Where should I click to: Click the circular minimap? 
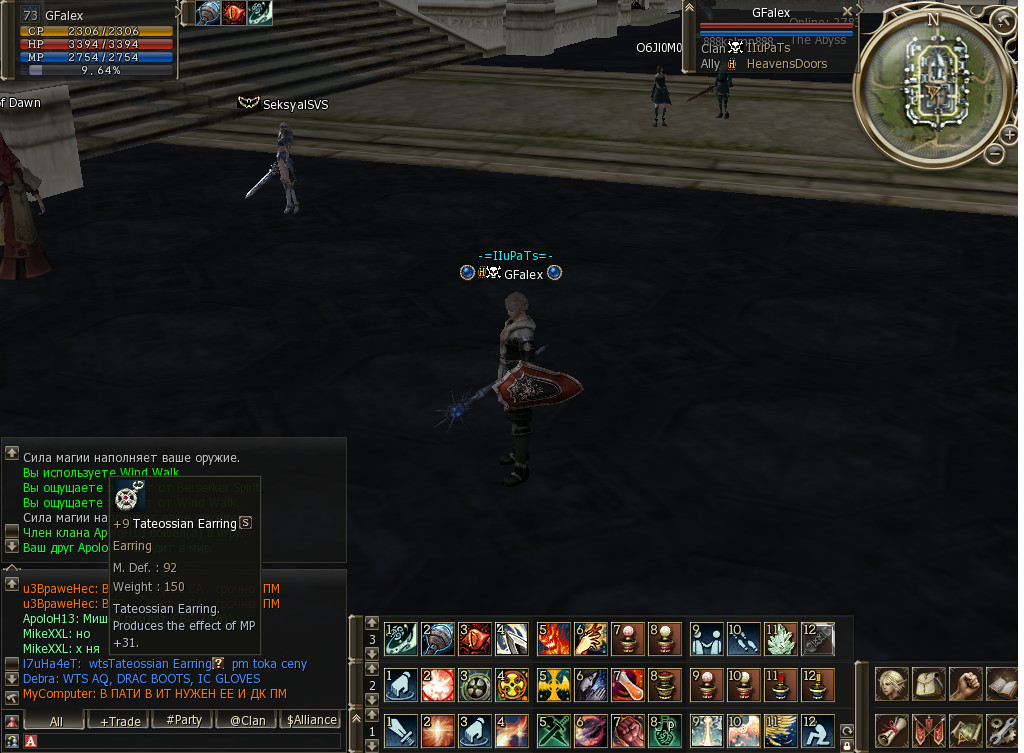point(933,88)
